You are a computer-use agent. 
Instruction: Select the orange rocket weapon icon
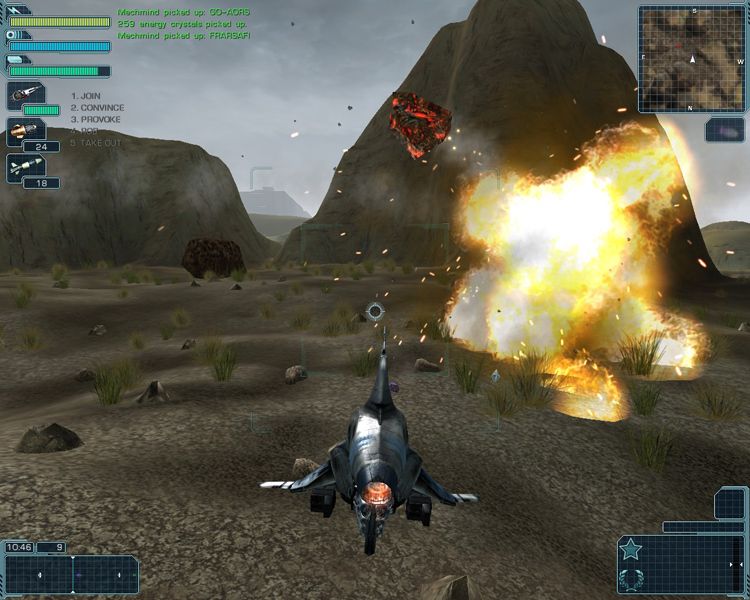tap(24, 131)
